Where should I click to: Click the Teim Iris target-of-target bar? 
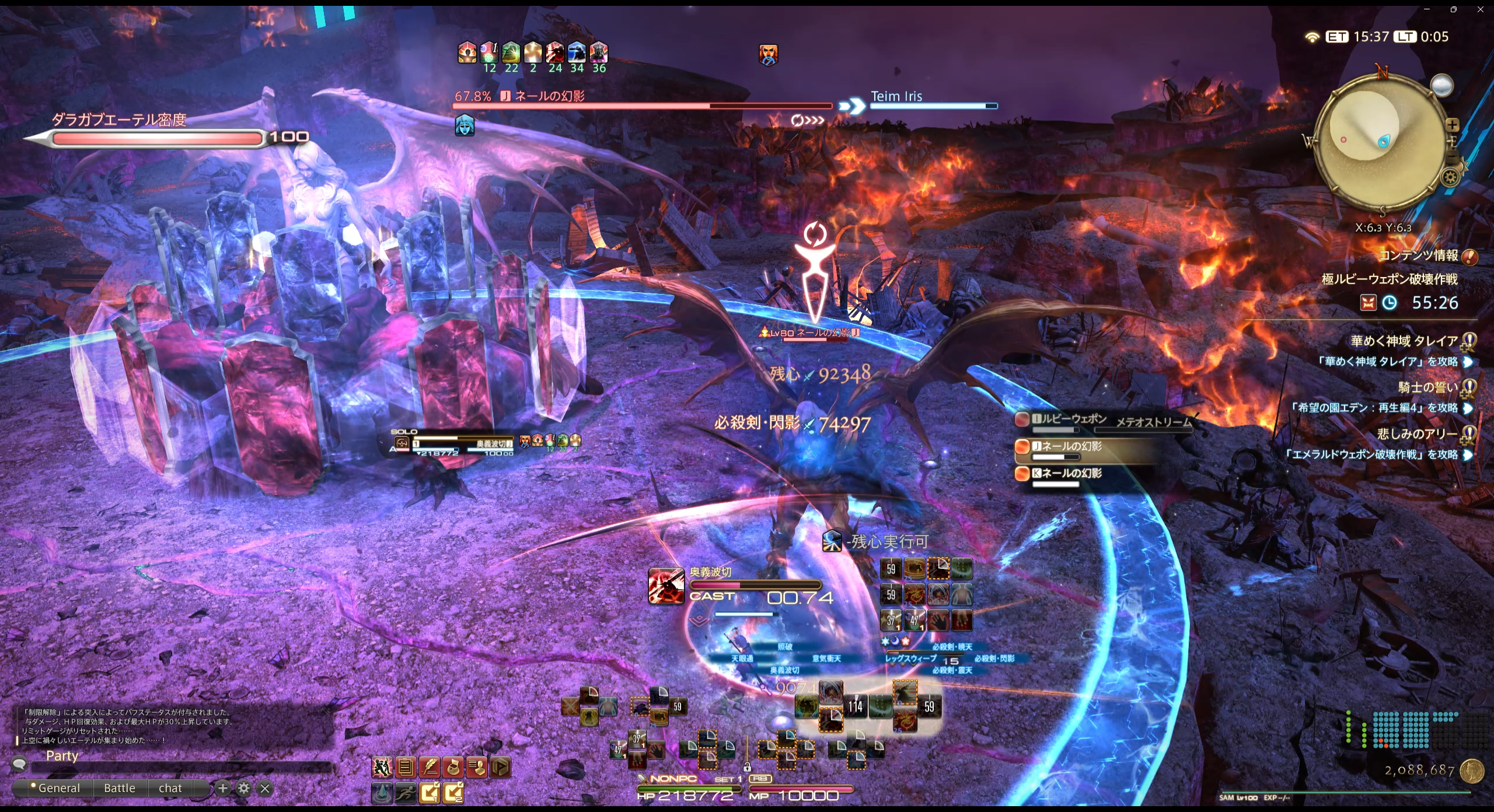934,100
